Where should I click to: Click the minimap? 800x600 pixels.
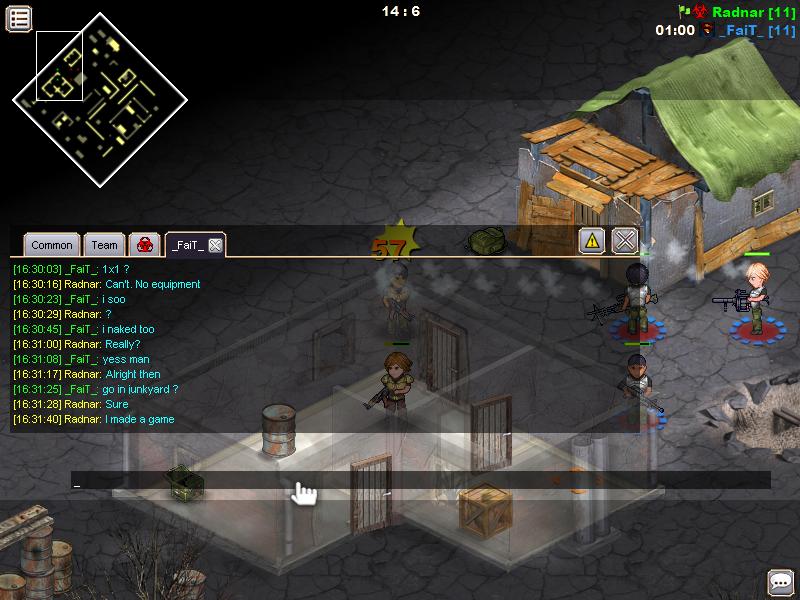[100, 98]
